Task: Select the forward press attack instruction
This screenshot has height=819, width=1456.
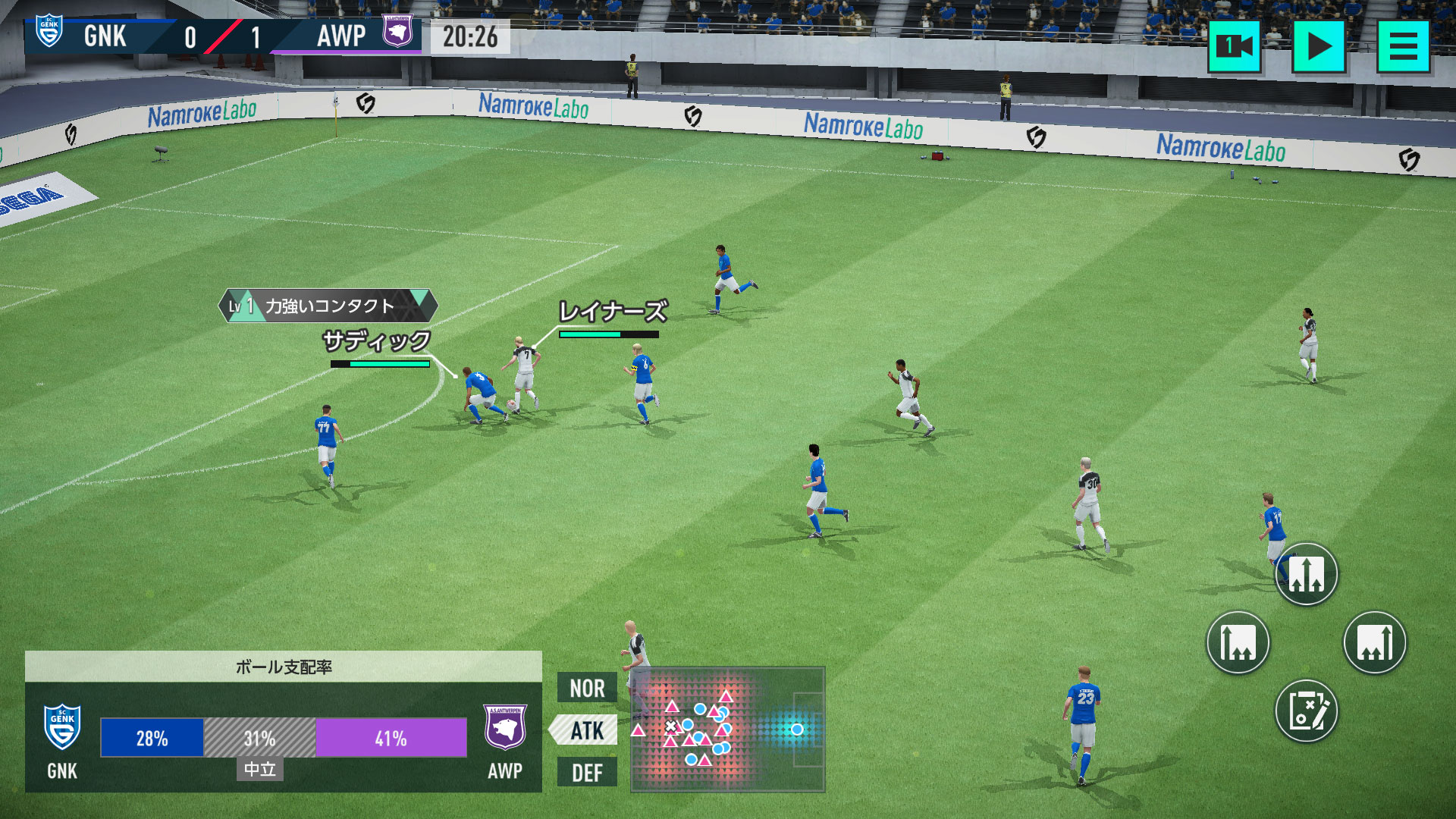Action: coord(1376,642)
